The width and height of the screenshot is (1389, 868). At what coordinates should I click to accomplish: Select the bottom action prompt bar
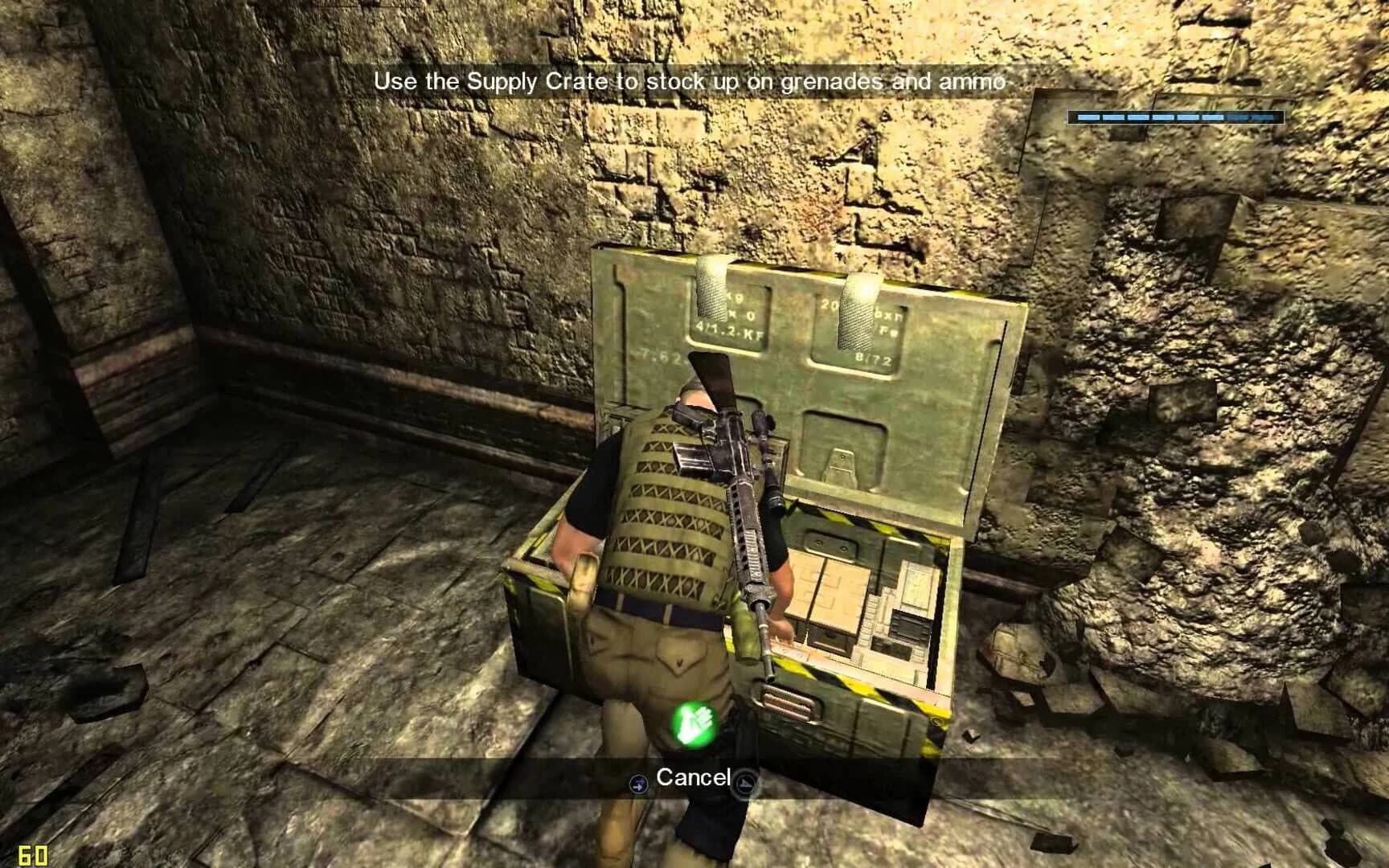[693, 777]
